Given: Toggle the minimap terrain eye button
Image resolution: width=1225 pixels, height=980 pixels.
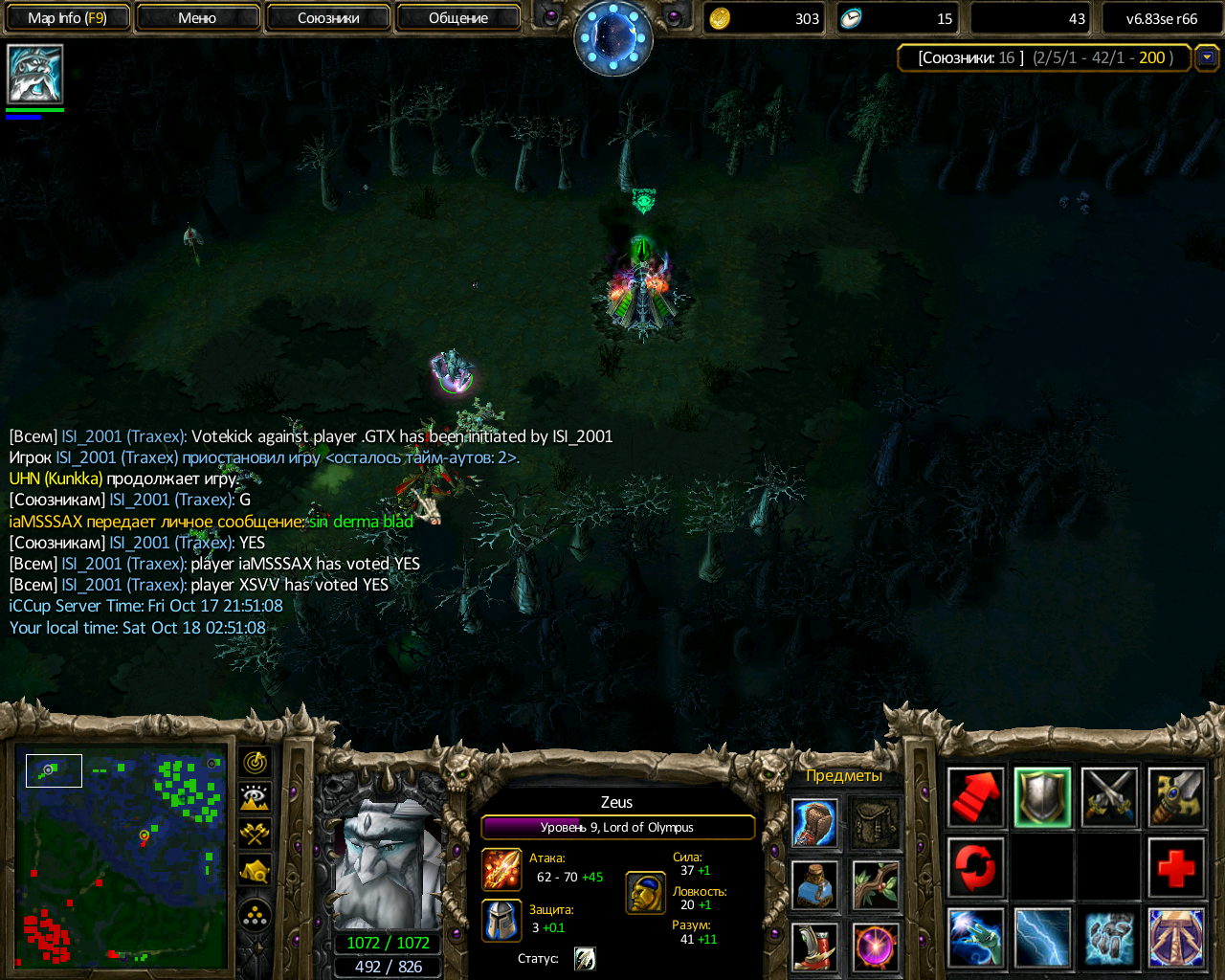Looking at the screenshot, I should (x=255, y=798).
